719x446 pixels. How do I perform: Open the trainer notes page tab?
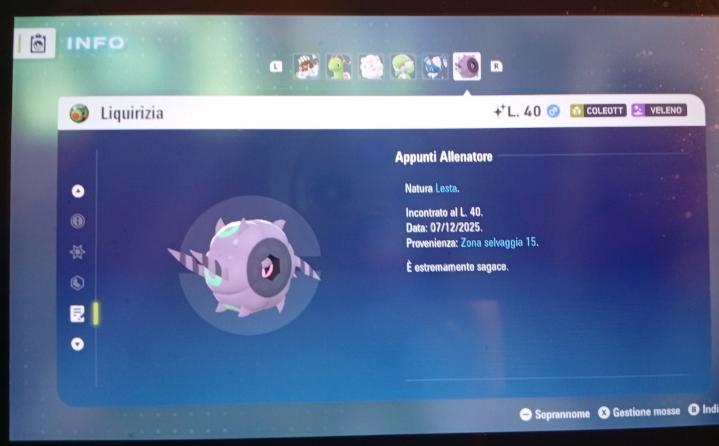coord(78,313)
